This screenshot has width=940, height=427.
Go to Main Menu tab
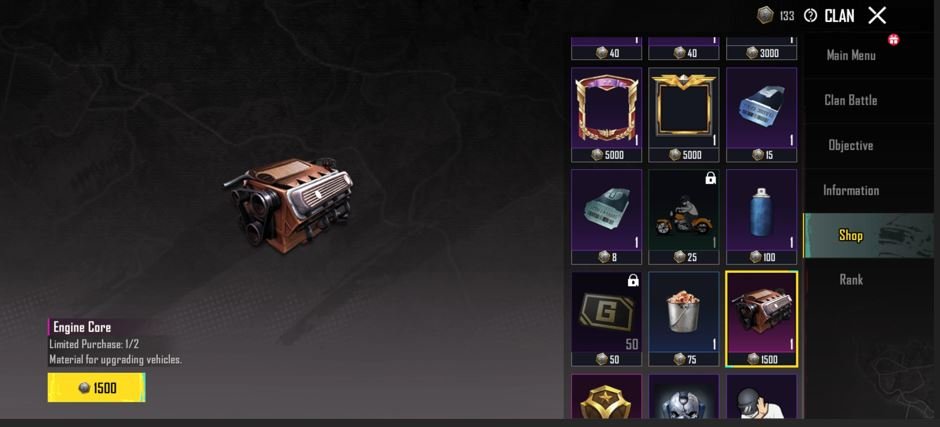851,55
